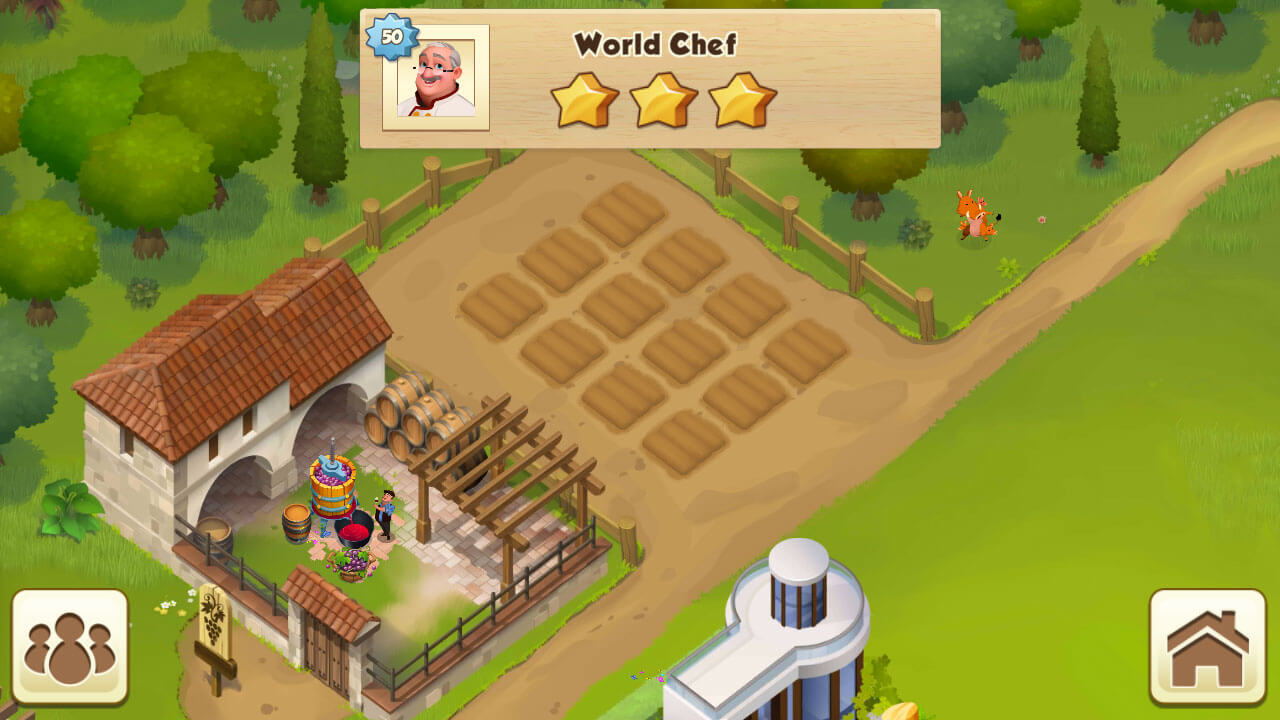Screen dimensions: 1280x720
Task: Click the middle golden star
Action: click(x=663, y=97)
